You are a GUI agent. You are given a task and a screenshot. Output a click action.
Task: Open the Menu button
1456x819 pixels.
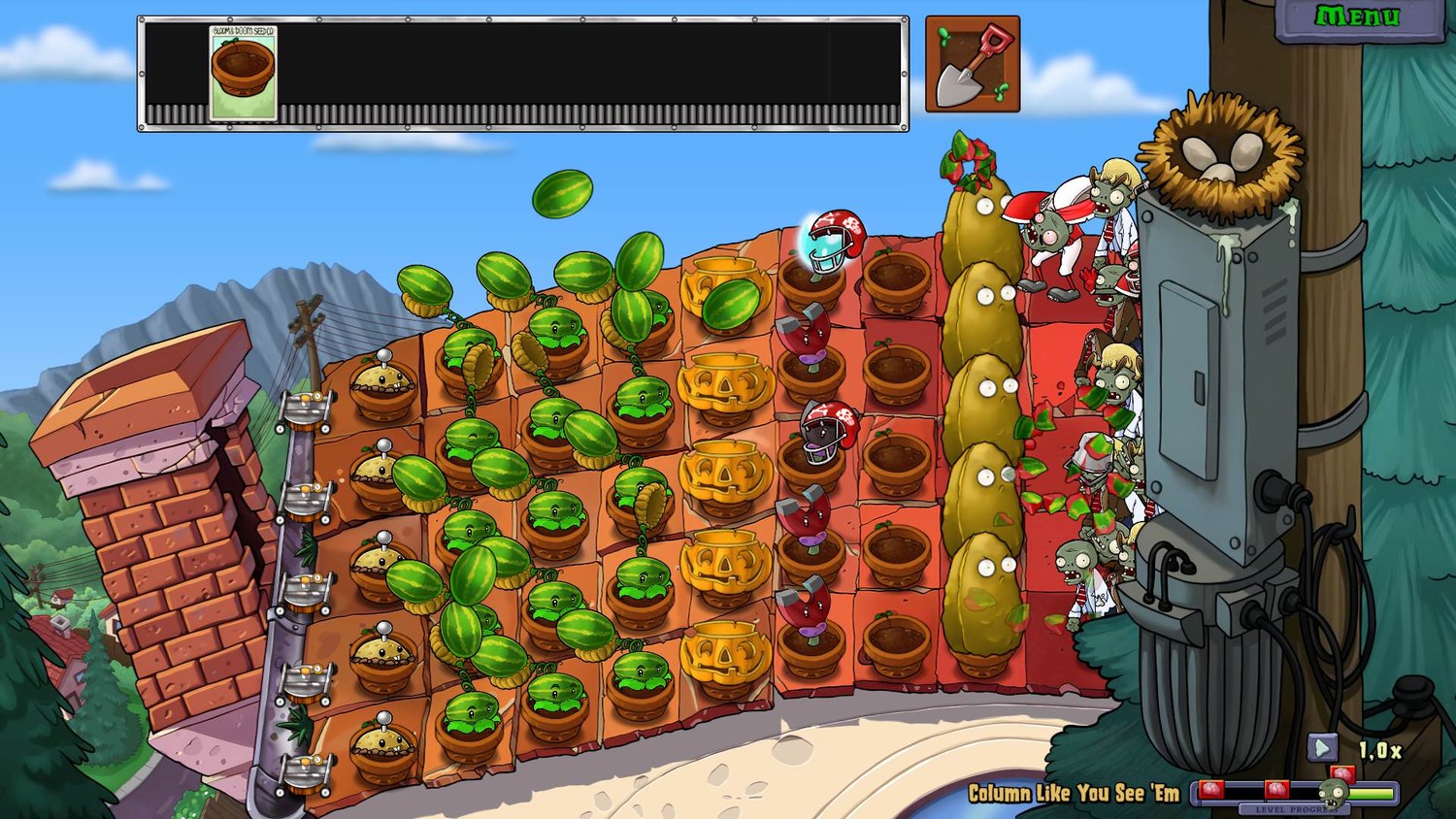(1357, 17)
